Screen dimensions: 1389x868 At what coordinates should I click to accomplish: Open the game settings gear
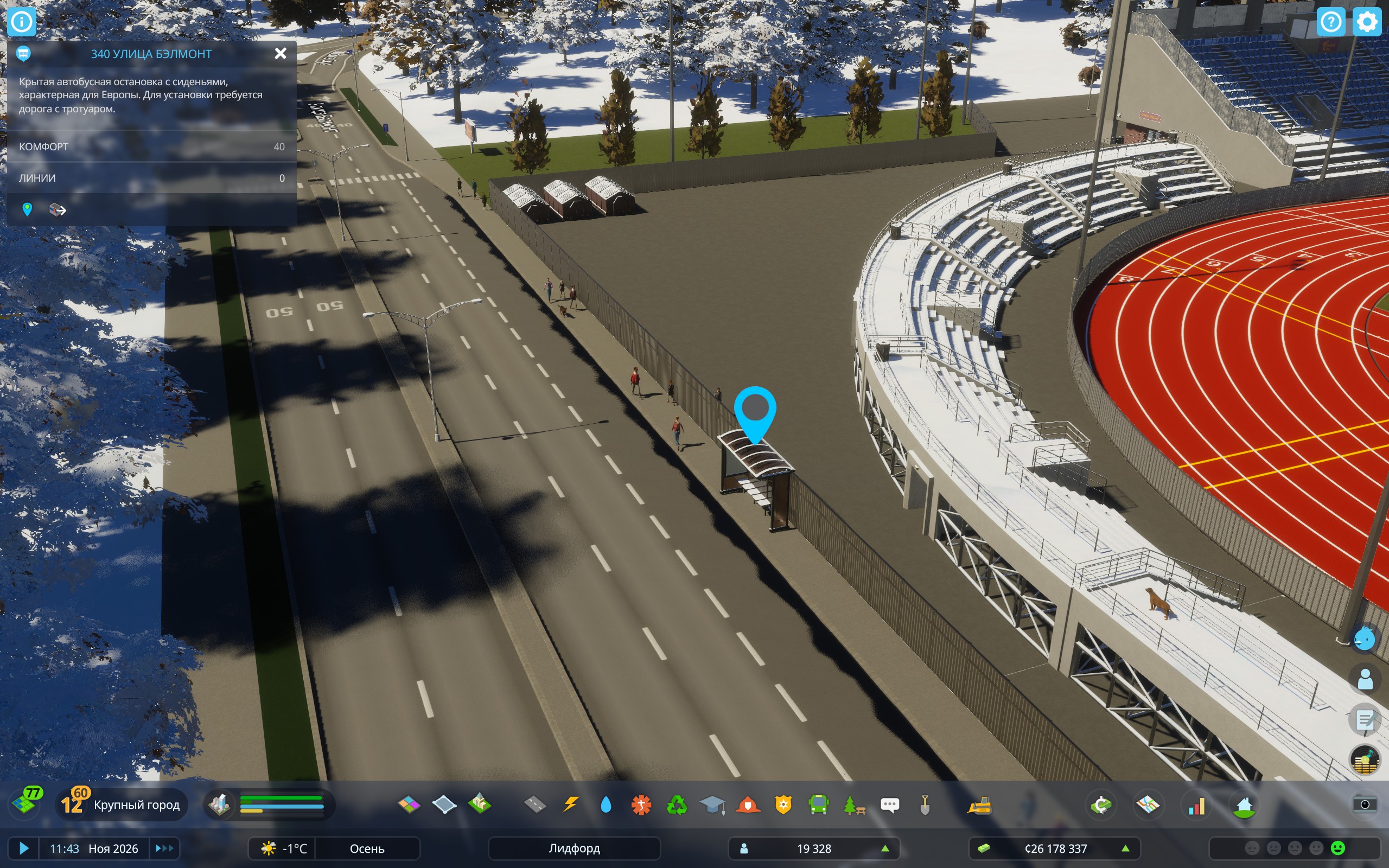point(1367,22)
